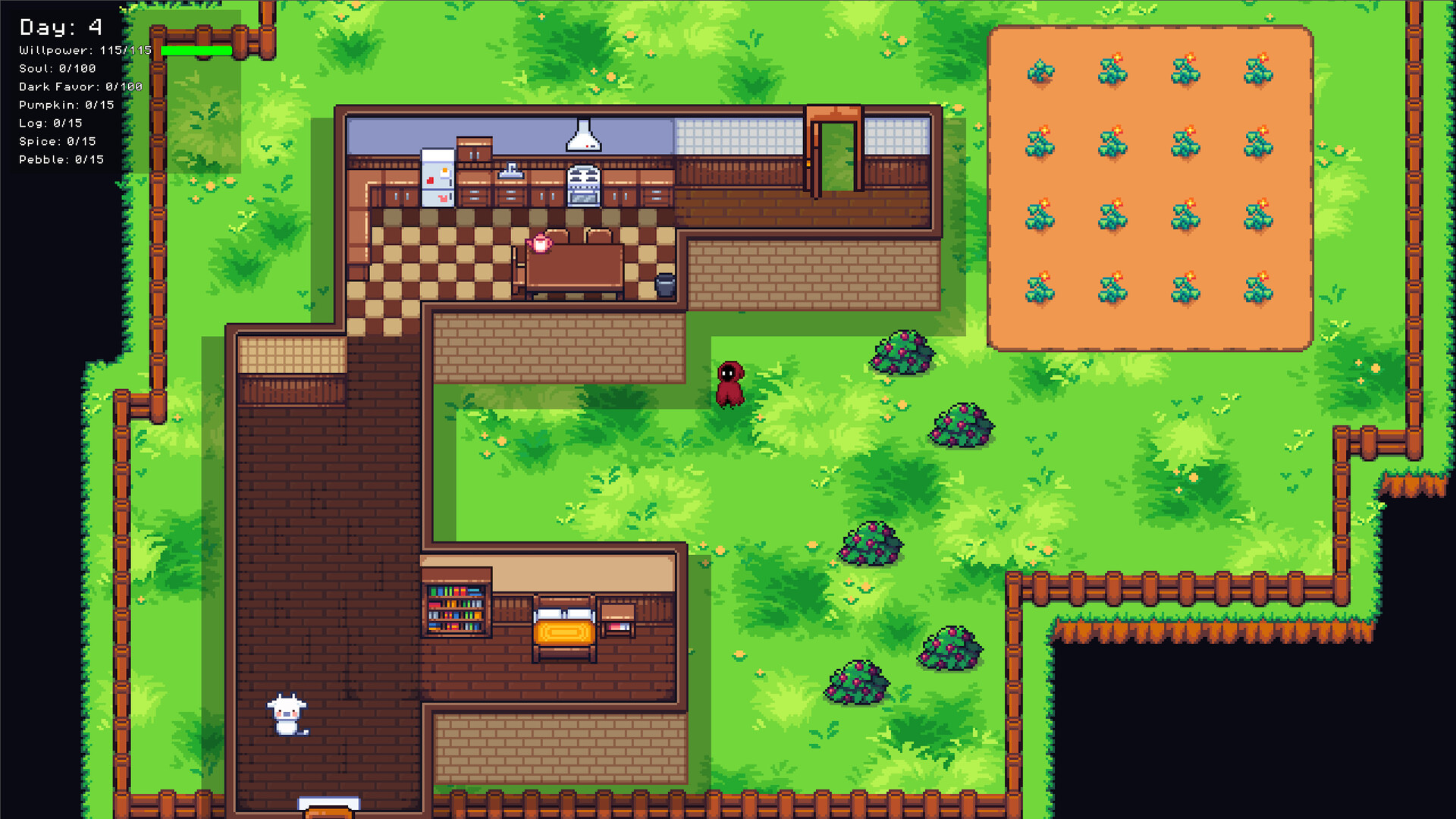The height and width of the screenshot is (819, 1456).
Task: Click the Pumpkin: 0/15 counter
Action: click(65, 105)
